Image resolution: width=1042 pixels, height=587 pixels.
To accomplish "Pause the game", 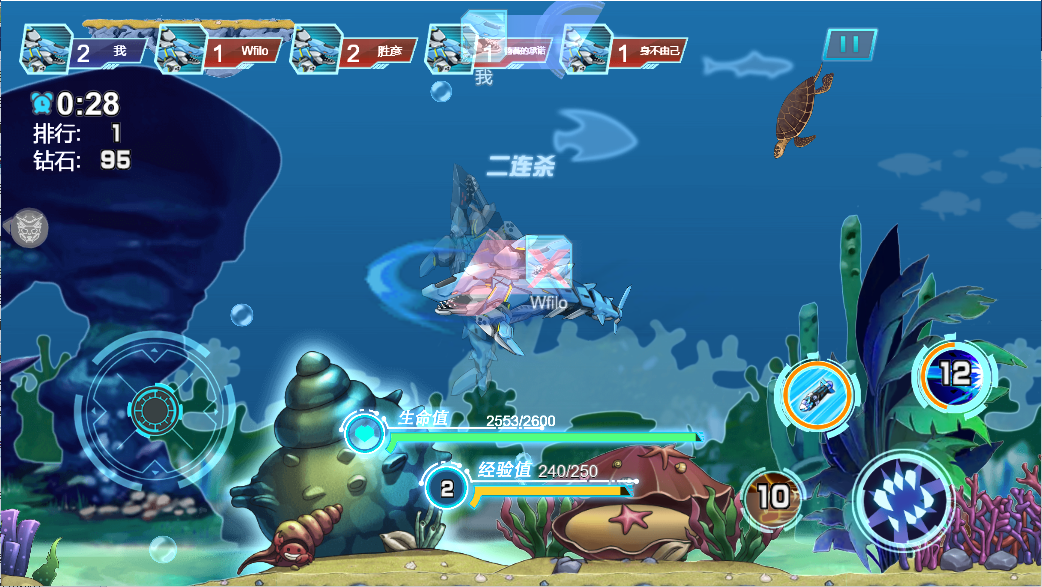I will 850,45.
